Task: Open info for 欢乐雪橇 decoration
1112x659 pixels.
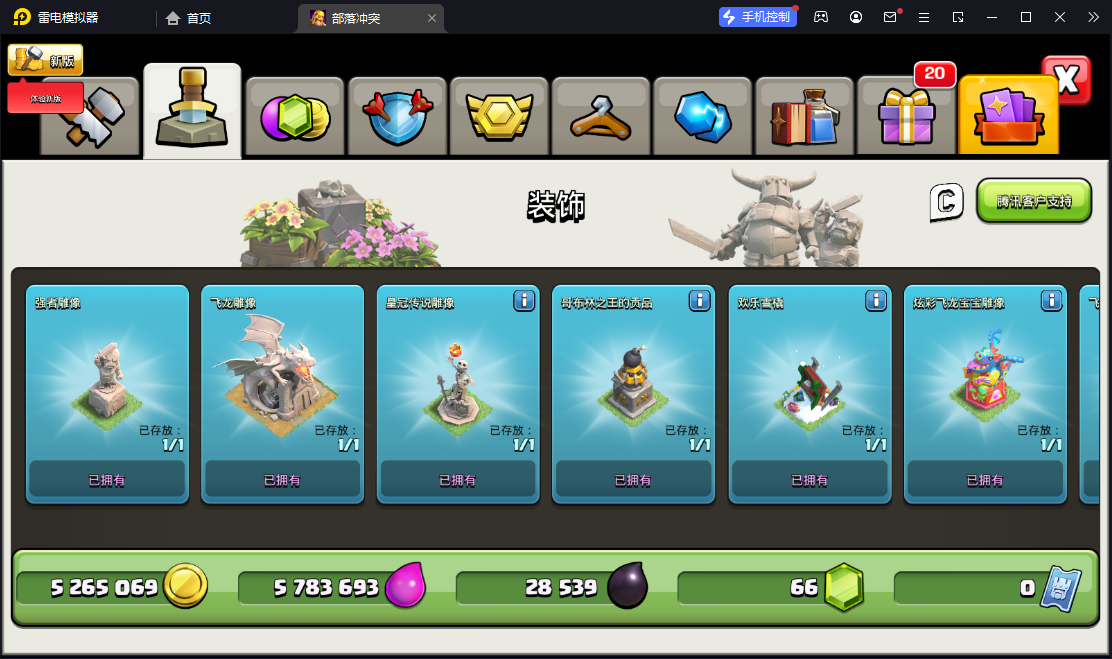Action: [x=875, y=300]
